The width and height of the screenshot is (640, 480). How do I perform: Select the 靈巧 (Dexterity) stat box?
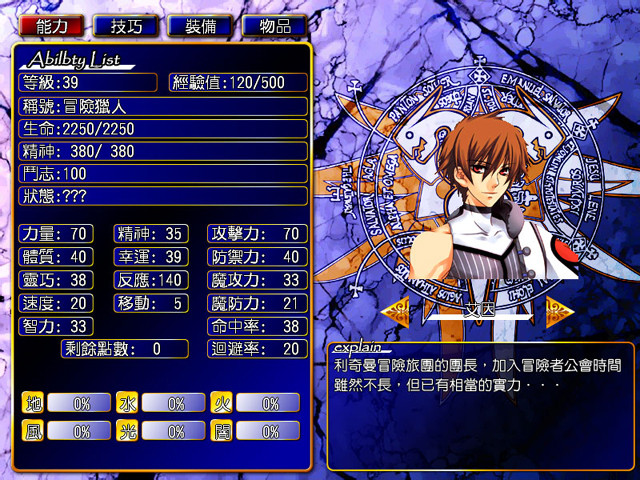tap(56, 279)
